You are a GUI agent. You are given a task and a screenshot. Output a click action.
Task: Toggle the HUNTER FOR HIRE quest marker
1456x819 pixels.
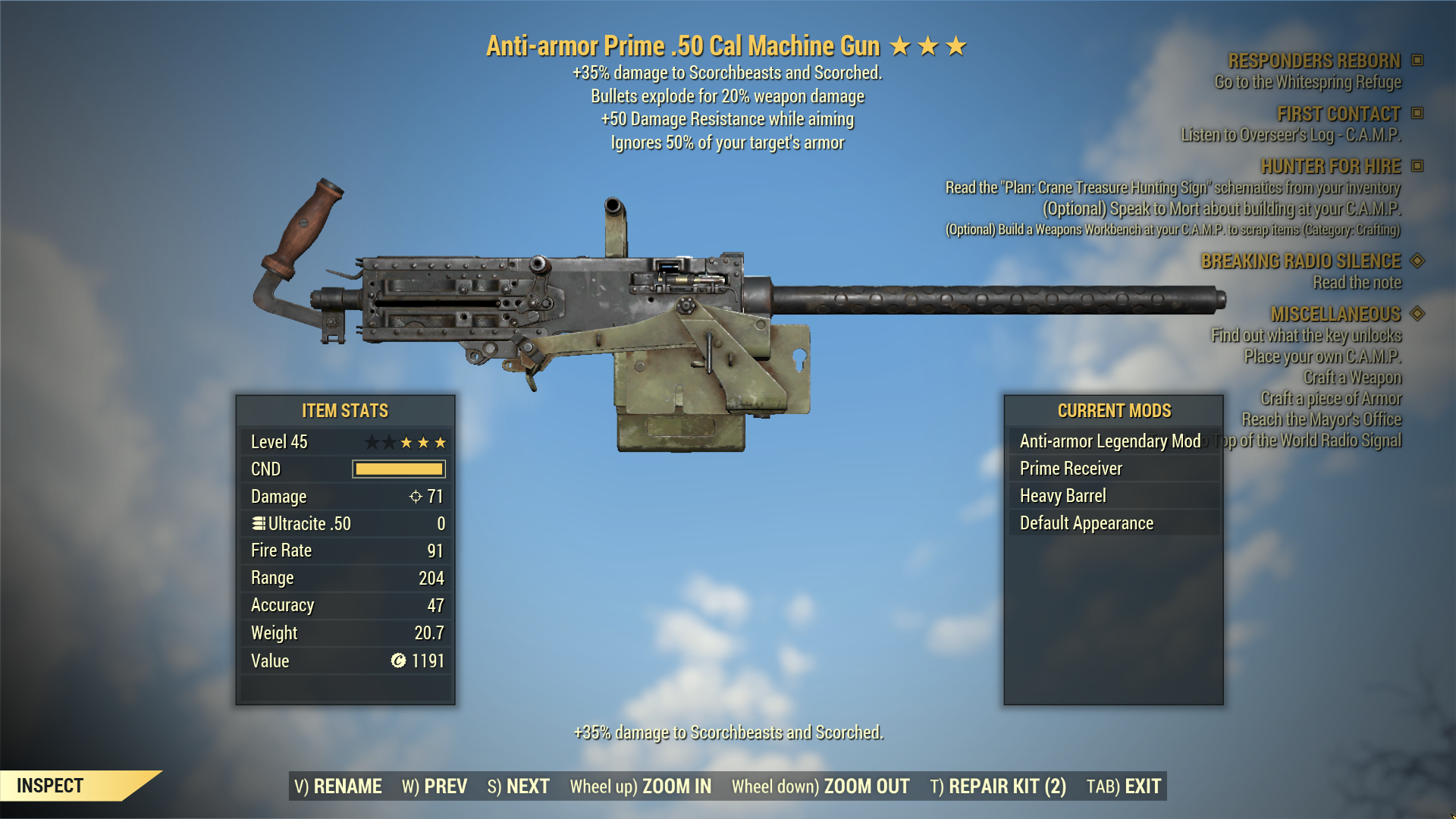1417,166
